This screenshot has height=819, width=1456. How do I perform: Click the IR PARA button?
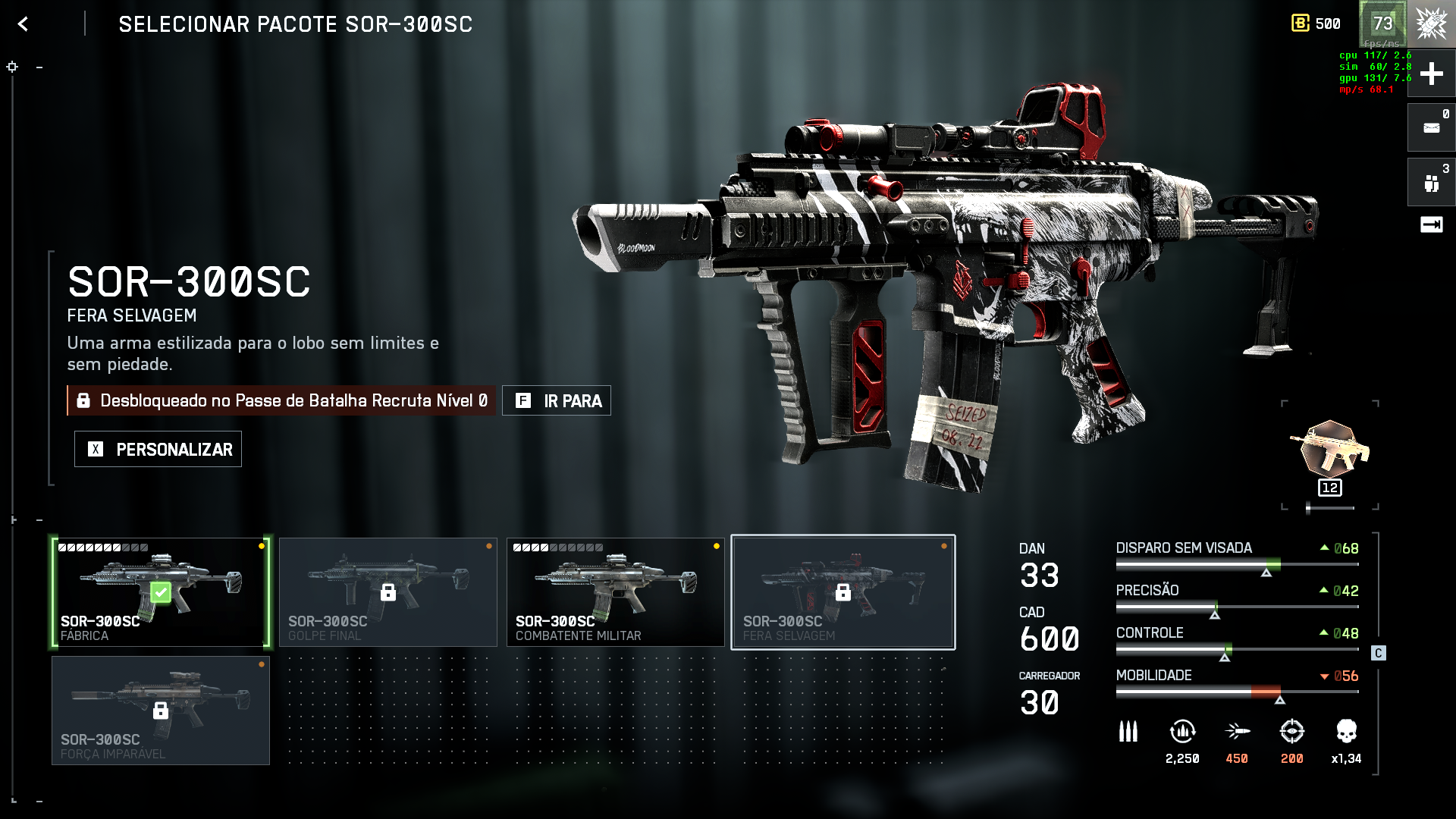tap(557, 400)
